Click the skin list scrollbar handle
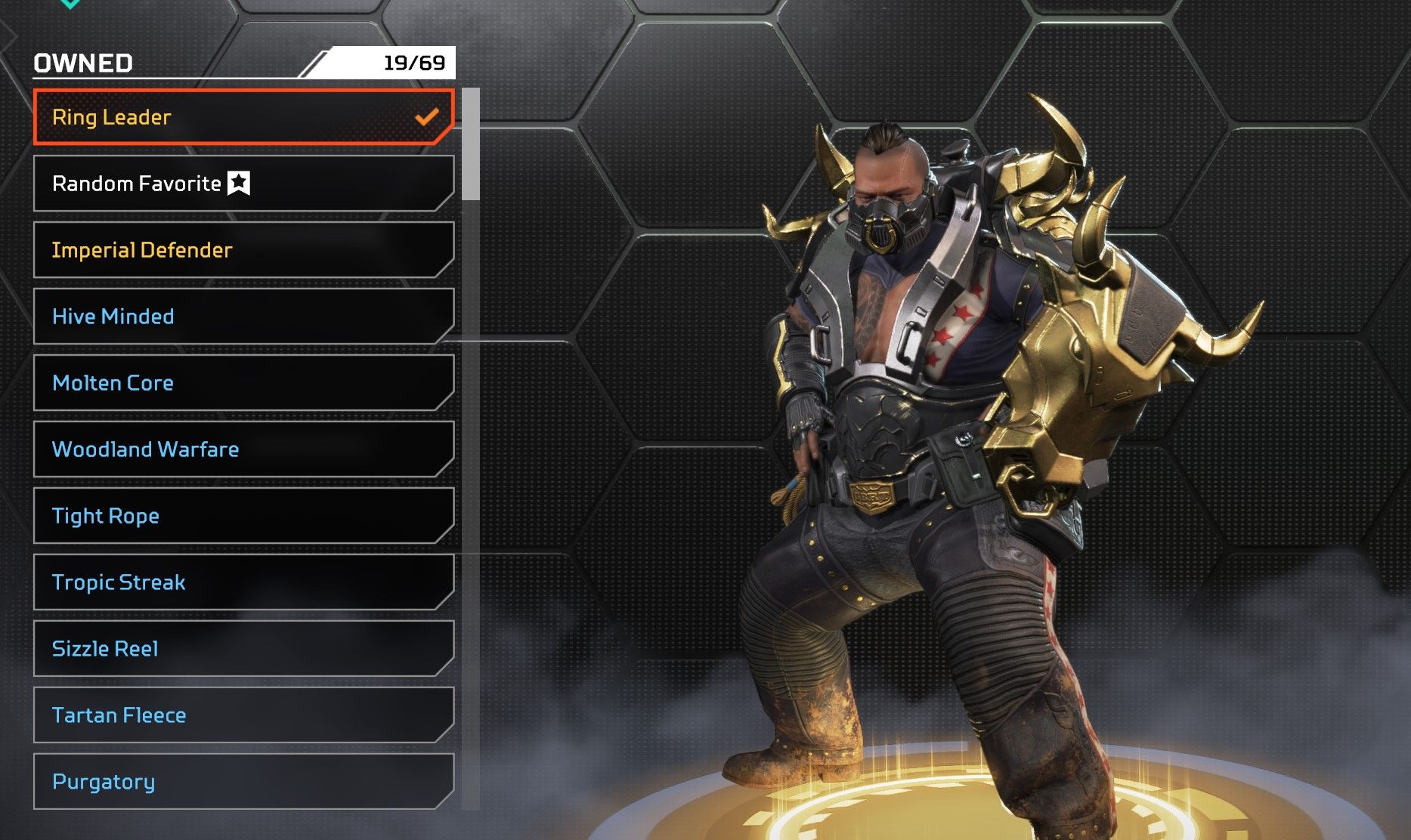 point(471,144)
